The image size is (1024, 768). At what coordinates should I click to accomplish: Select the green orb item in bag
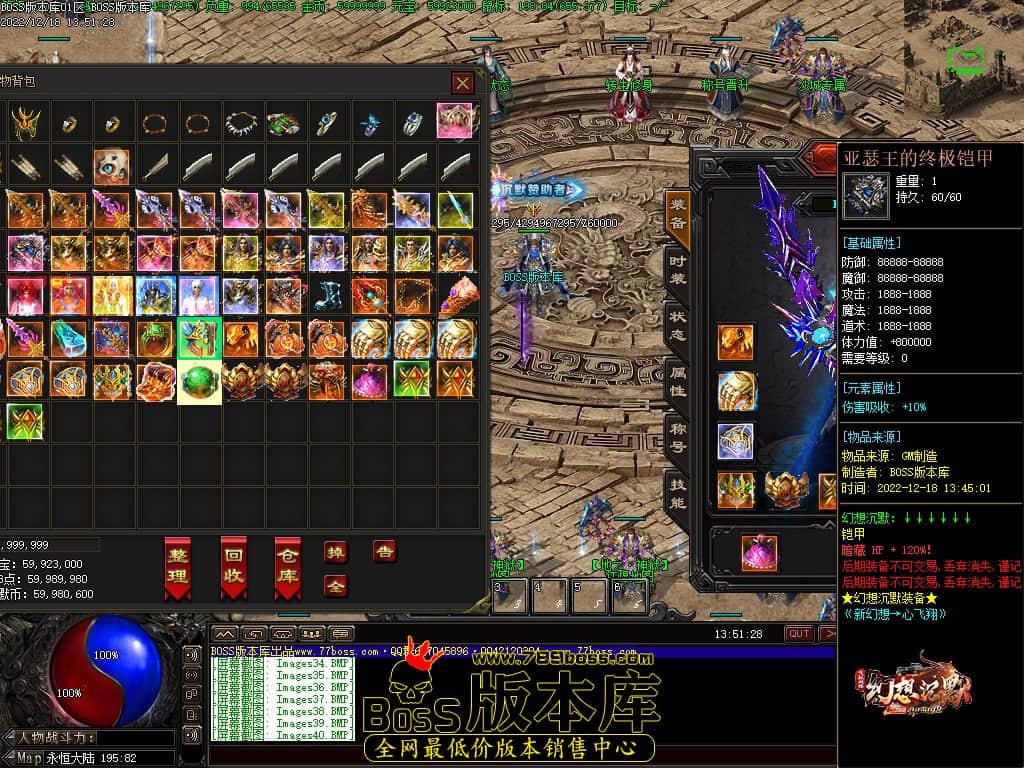199,382
